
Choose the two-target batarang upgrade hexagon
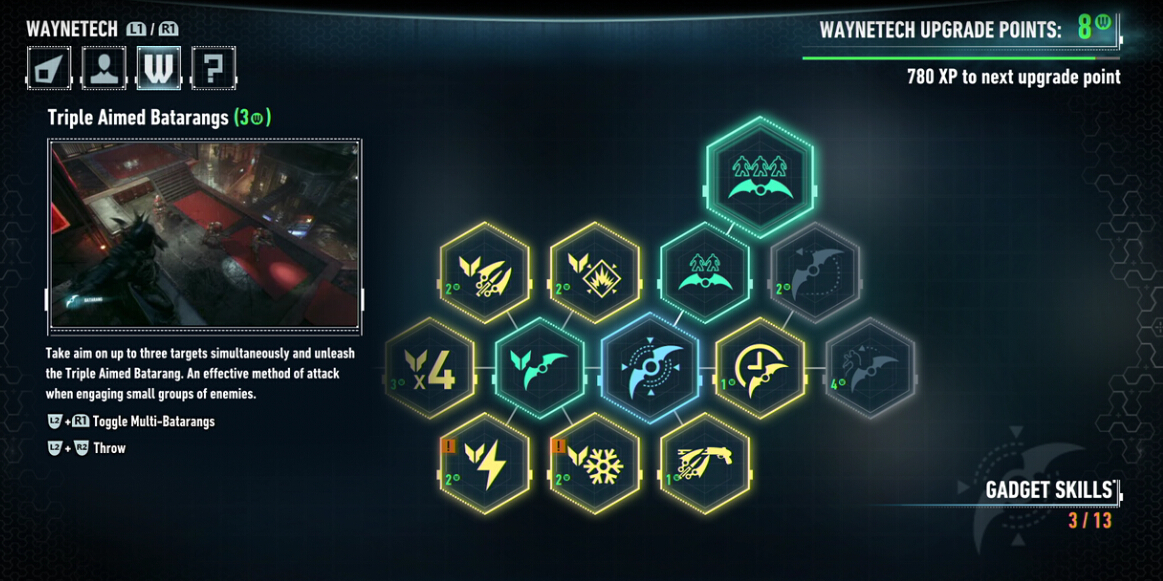point(705,273)
